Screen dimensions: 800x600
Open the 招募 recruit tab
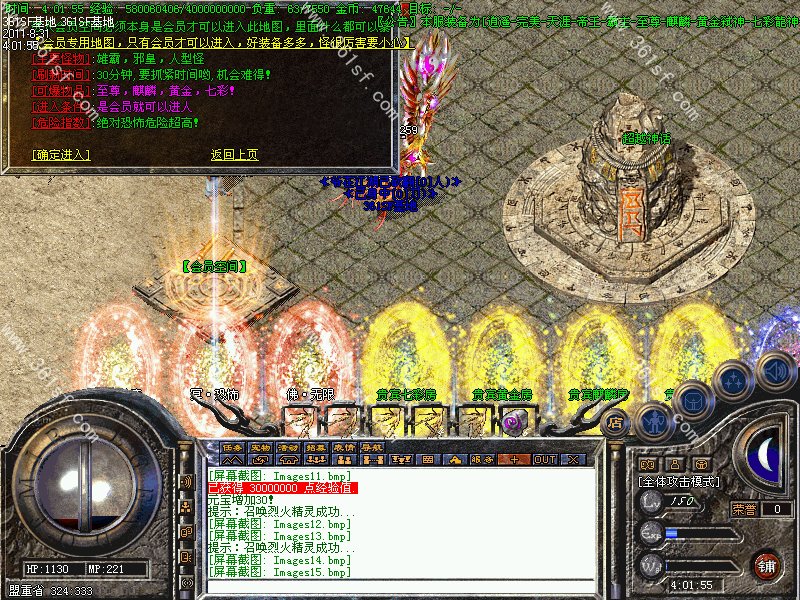point(317,447)
